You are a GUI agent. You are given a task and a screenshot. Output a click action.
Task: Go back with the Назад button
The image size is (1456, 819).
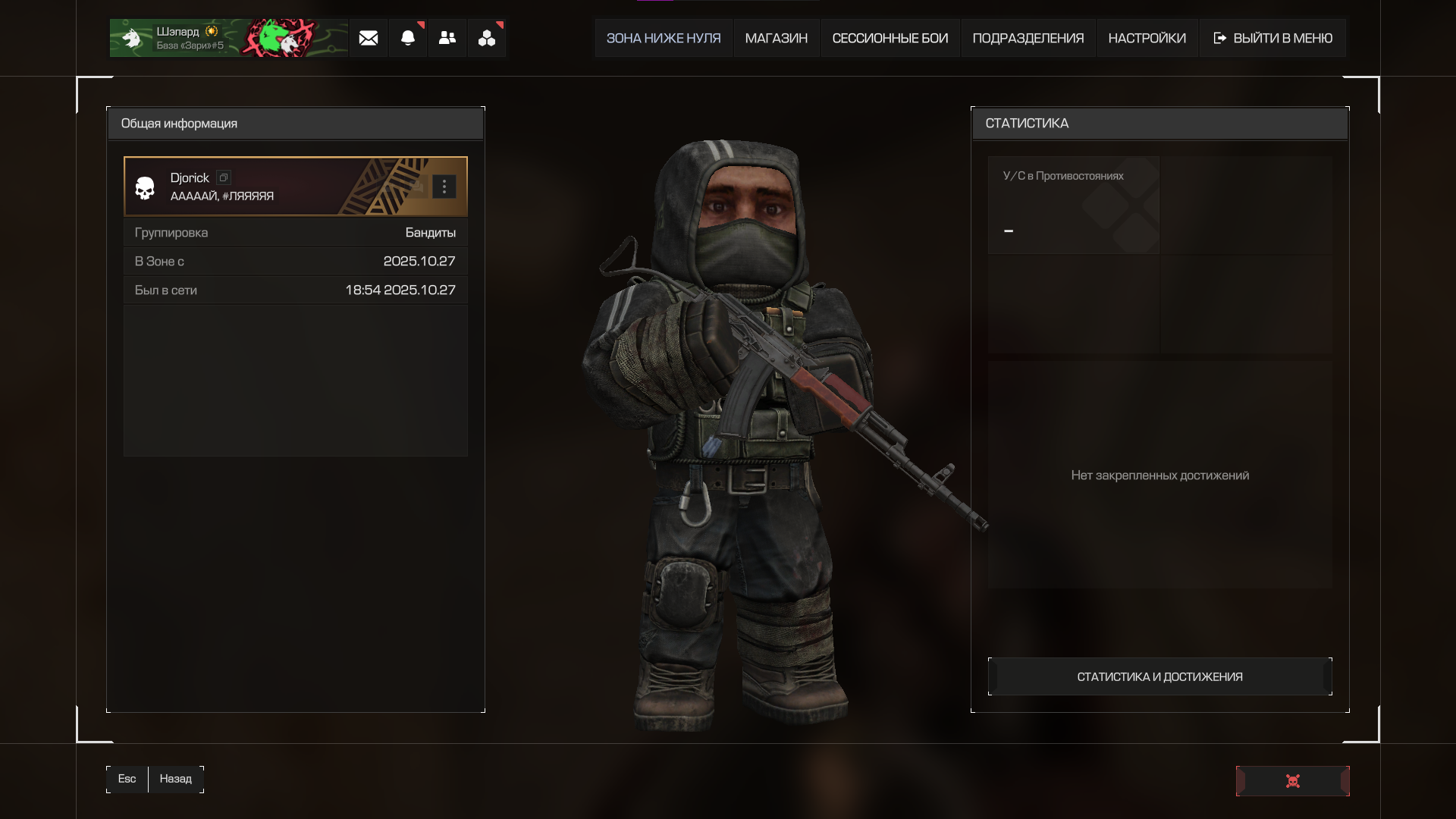tap(175, 779)
